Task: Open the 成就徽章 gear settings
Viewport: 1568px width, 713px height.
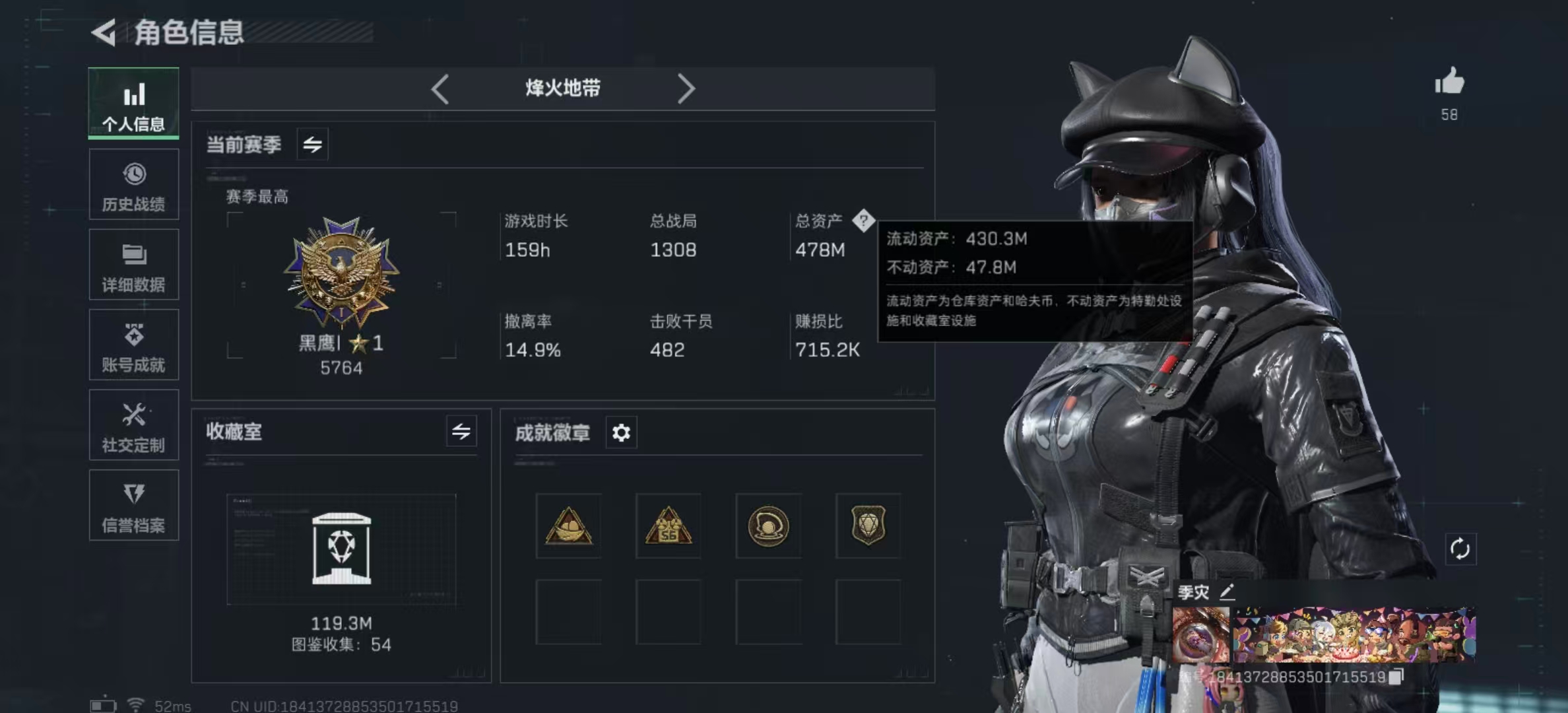Action: click(x=621, y=433)
